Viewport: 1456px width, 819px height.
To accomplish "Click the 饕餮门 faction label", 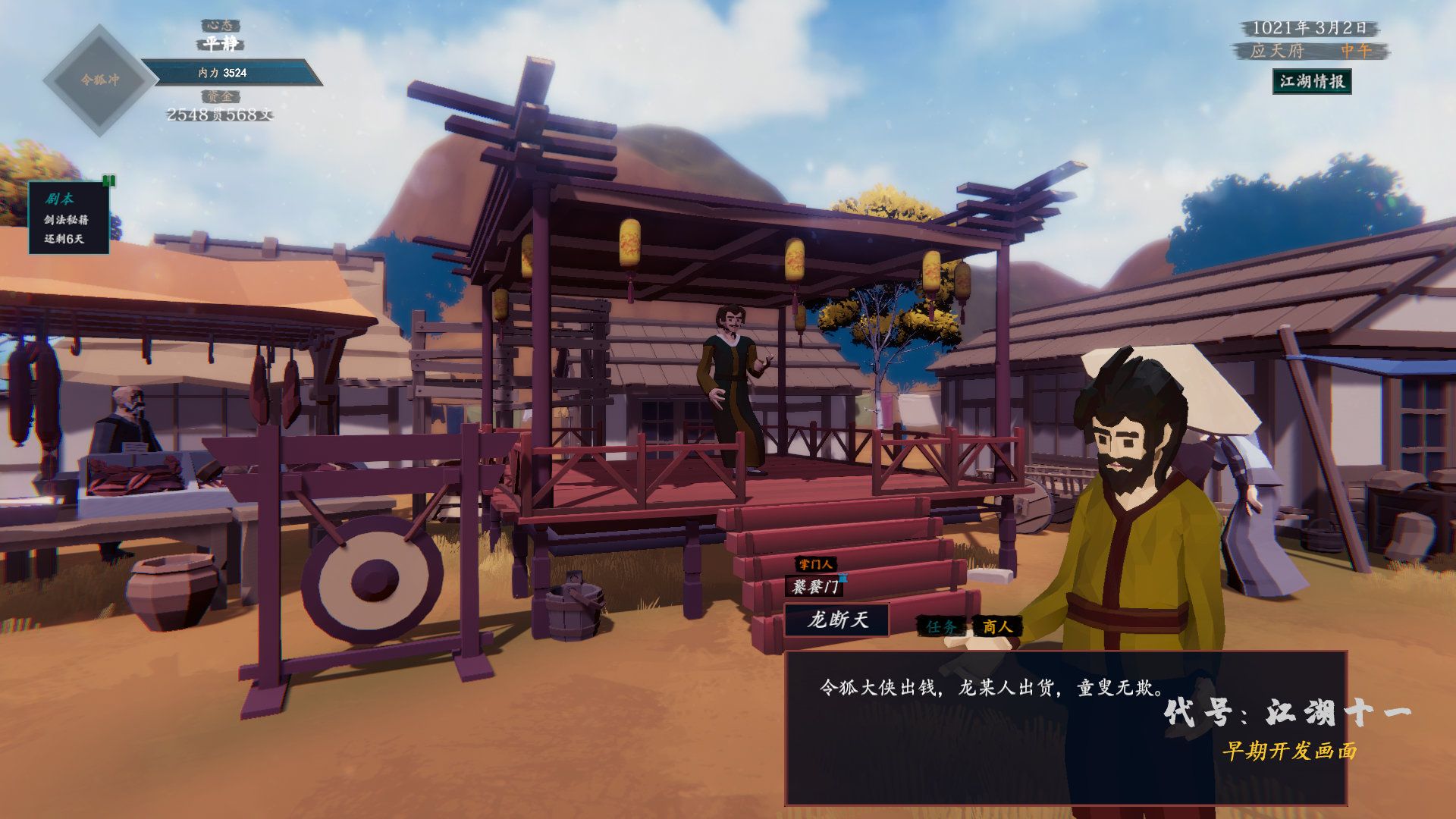I will pyautogui.click(x=815, y=587).
